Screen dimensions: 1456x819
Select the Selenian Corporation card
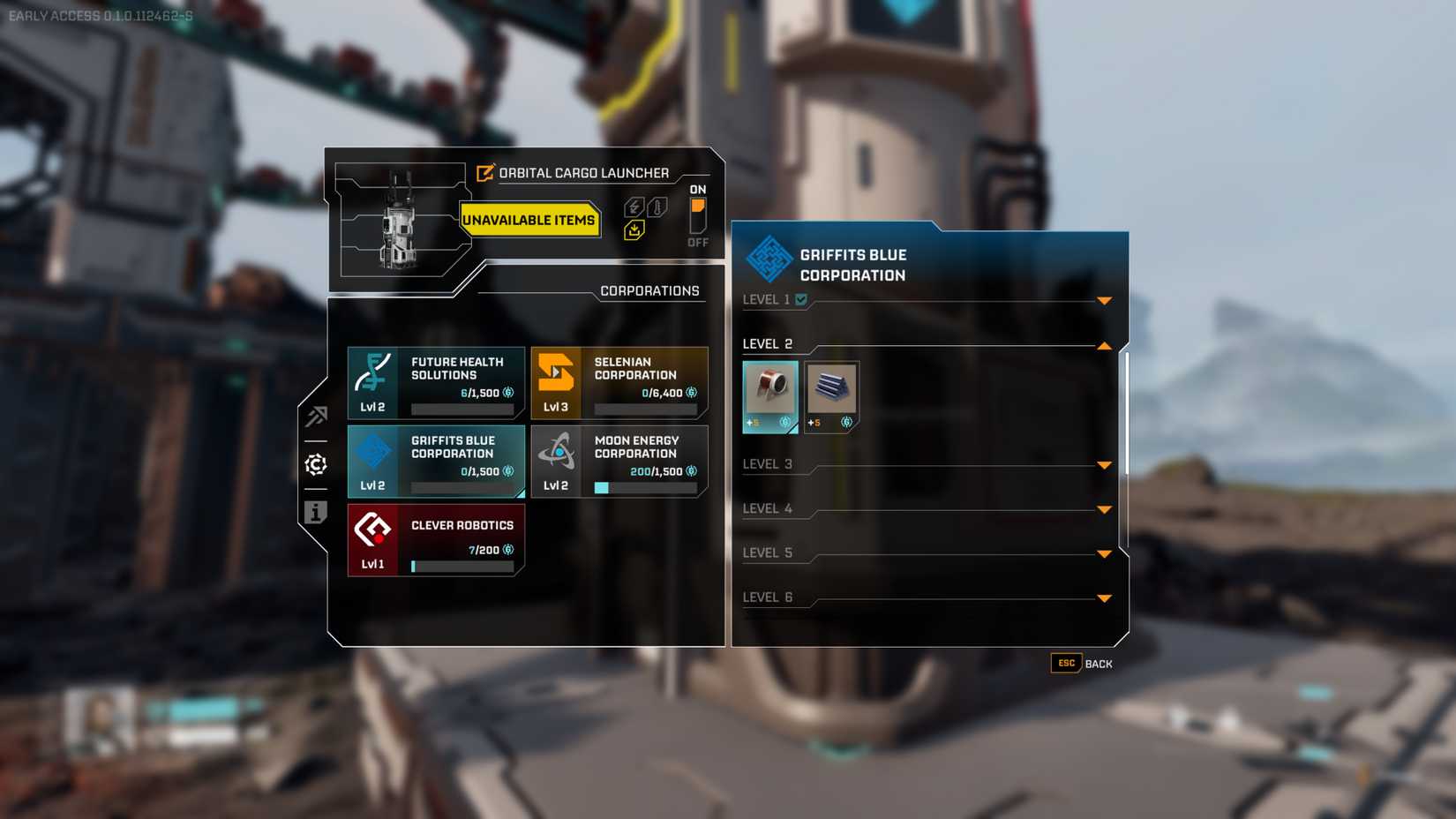(x=618, y=381)
